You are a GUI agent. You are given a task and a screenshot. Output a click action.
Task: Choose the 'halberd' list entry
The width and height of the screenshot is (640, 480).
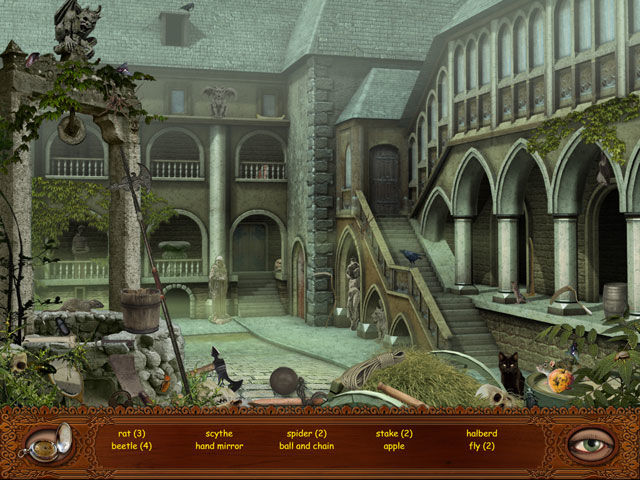(x=481, y=433)
